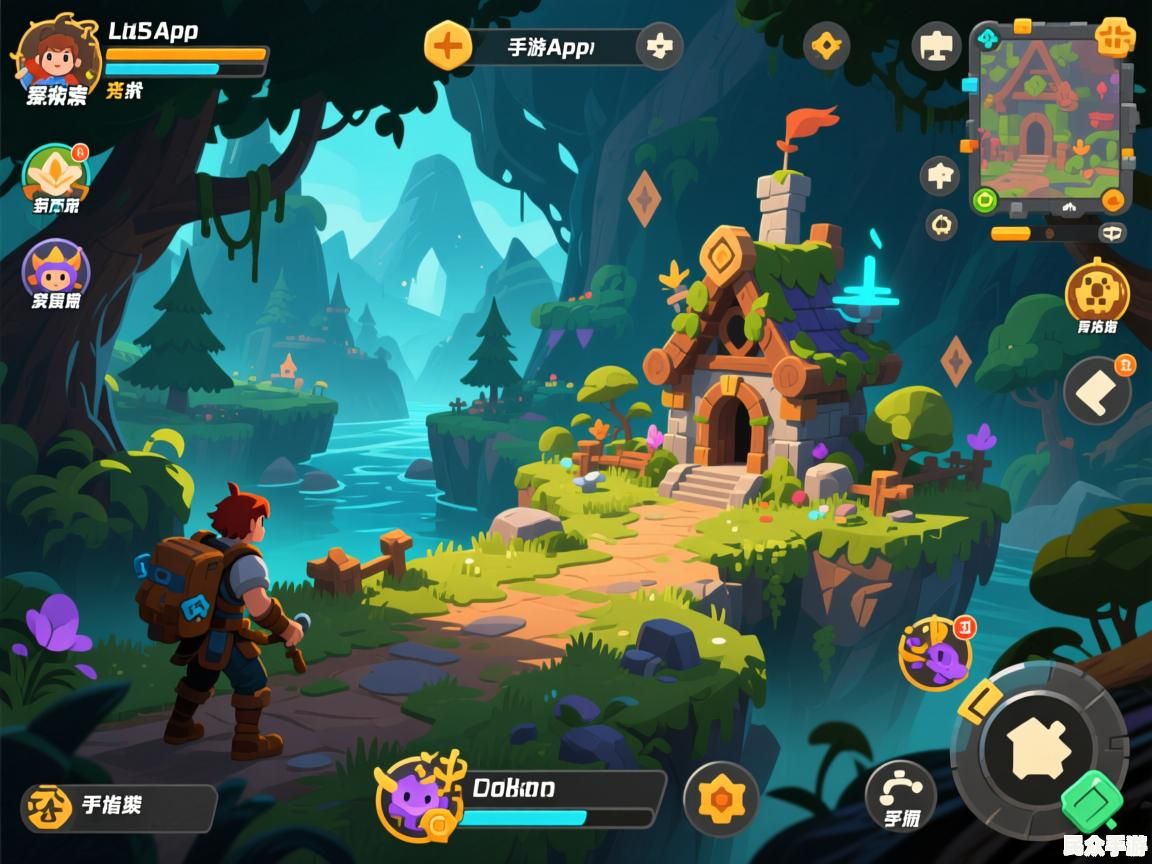Select the white house icon beside minimap
Viewport: 1152px width, 864px height.
[x=940, y=177]
